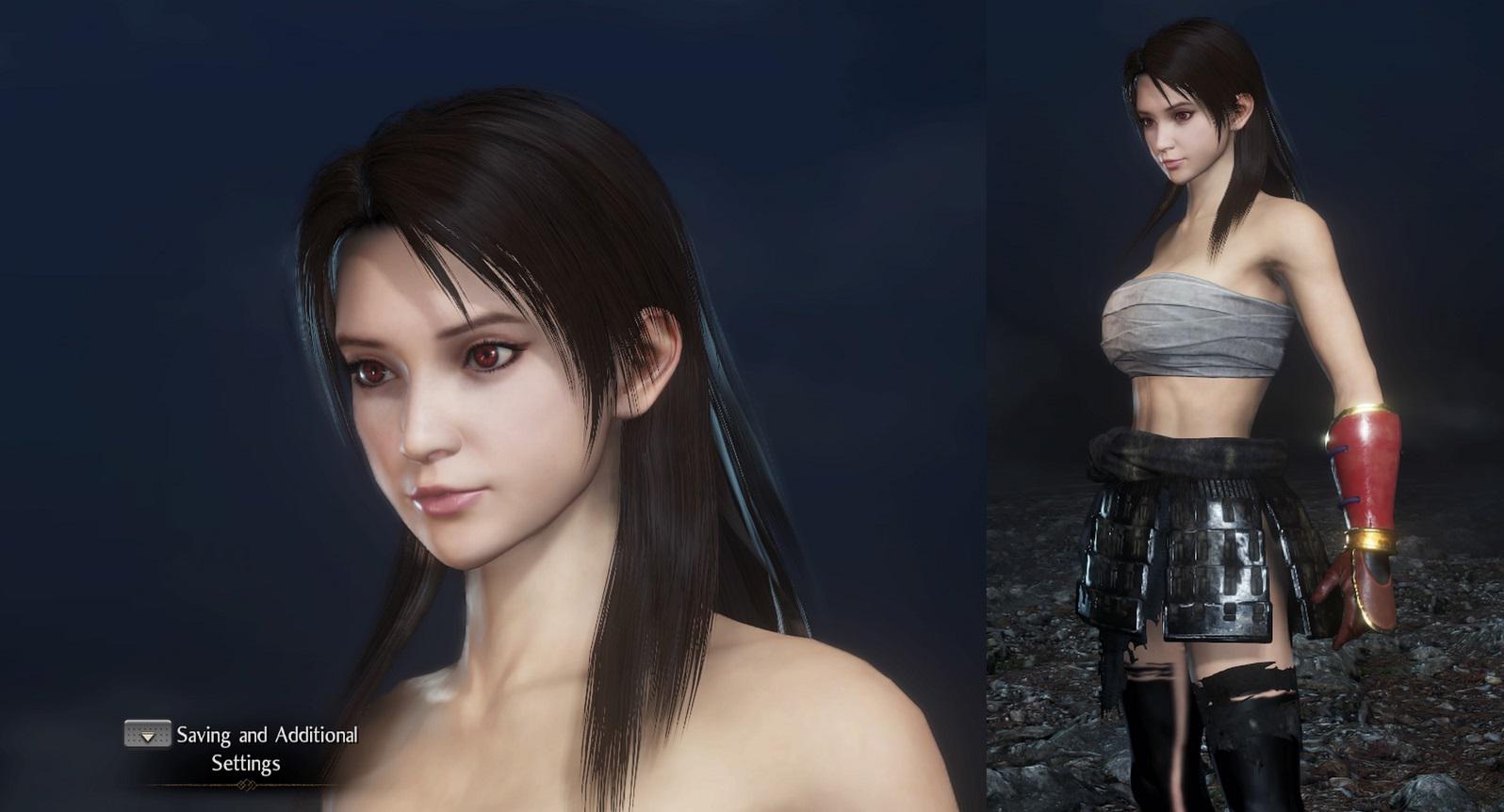Screen dimensions: 1504x812
Task: Click the Settings label text
Action: click(x=245, y=763)
